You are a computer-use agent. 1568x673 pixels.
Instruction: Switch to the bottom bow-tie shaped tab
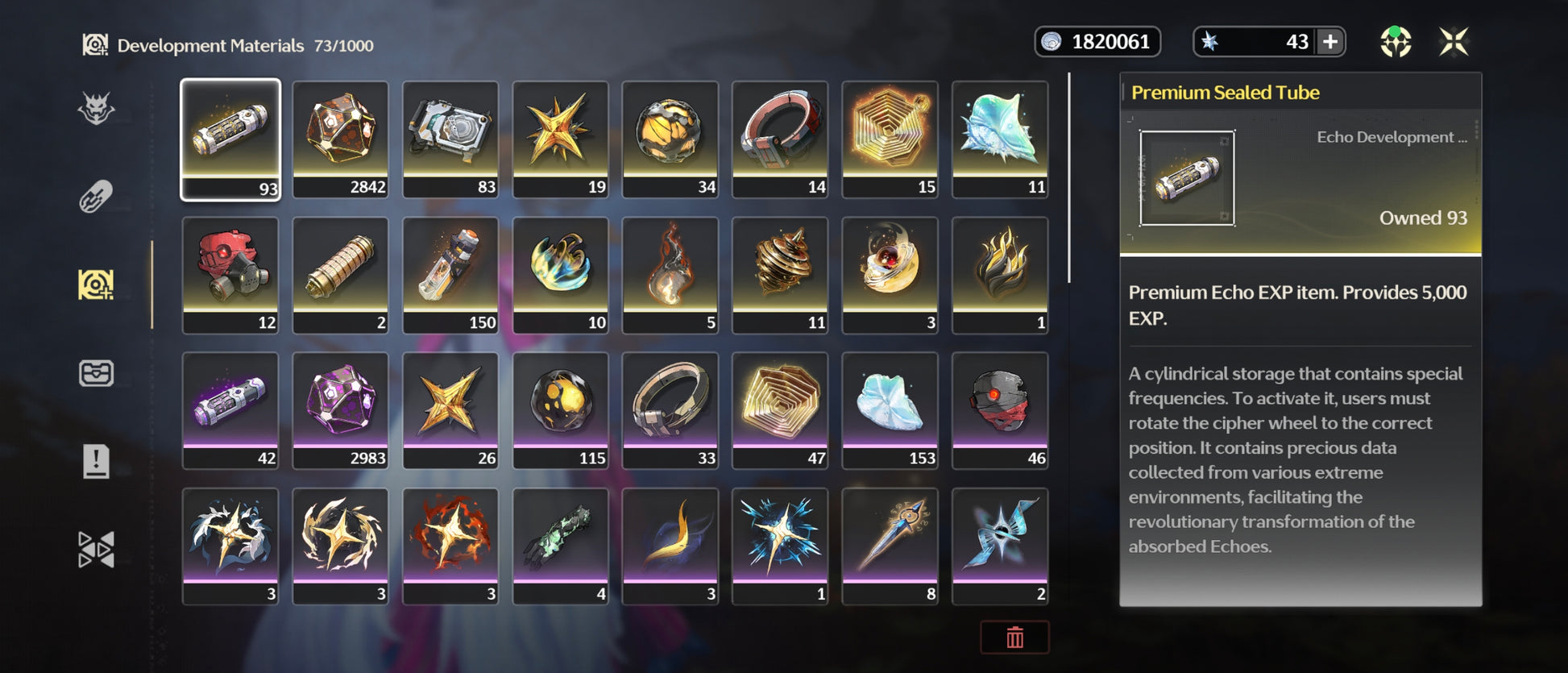(x=96, y=550)
